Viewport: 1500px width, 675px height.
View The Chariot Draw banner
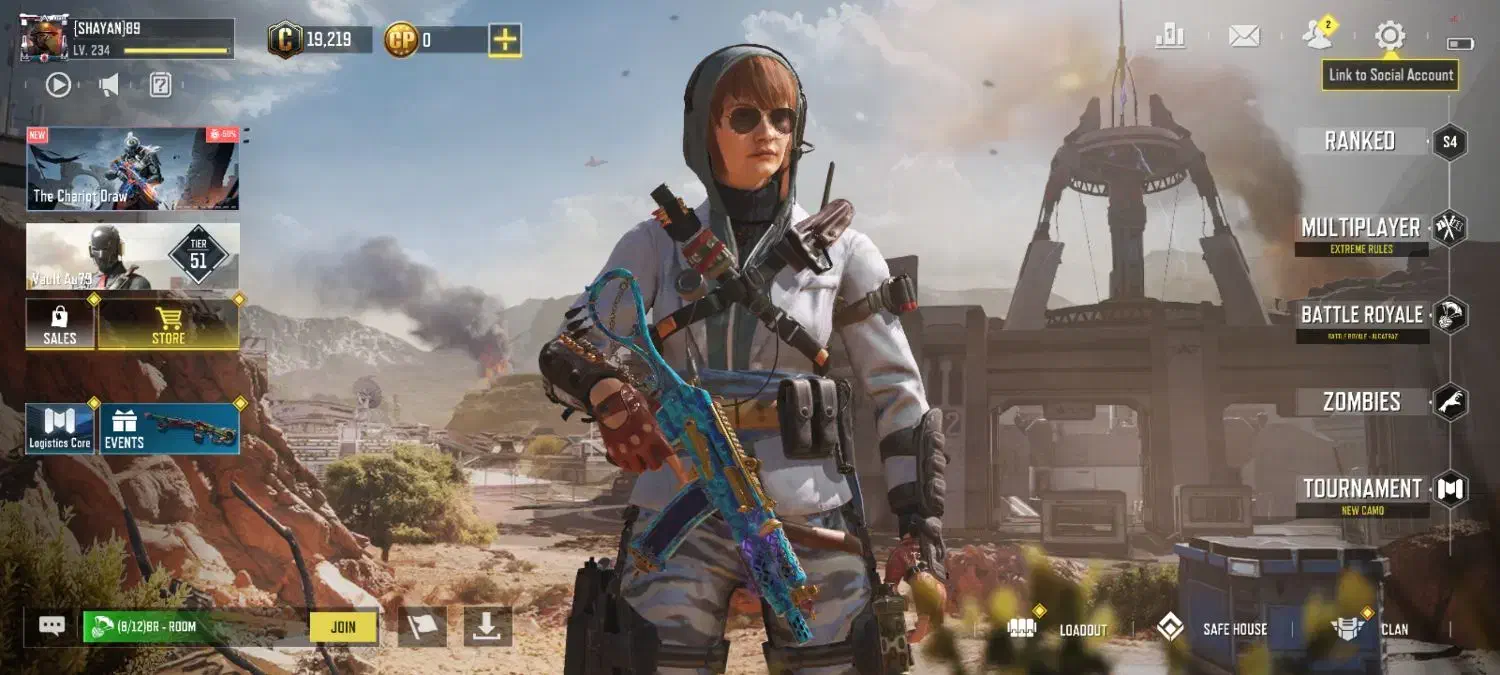[x=132, y=168]
